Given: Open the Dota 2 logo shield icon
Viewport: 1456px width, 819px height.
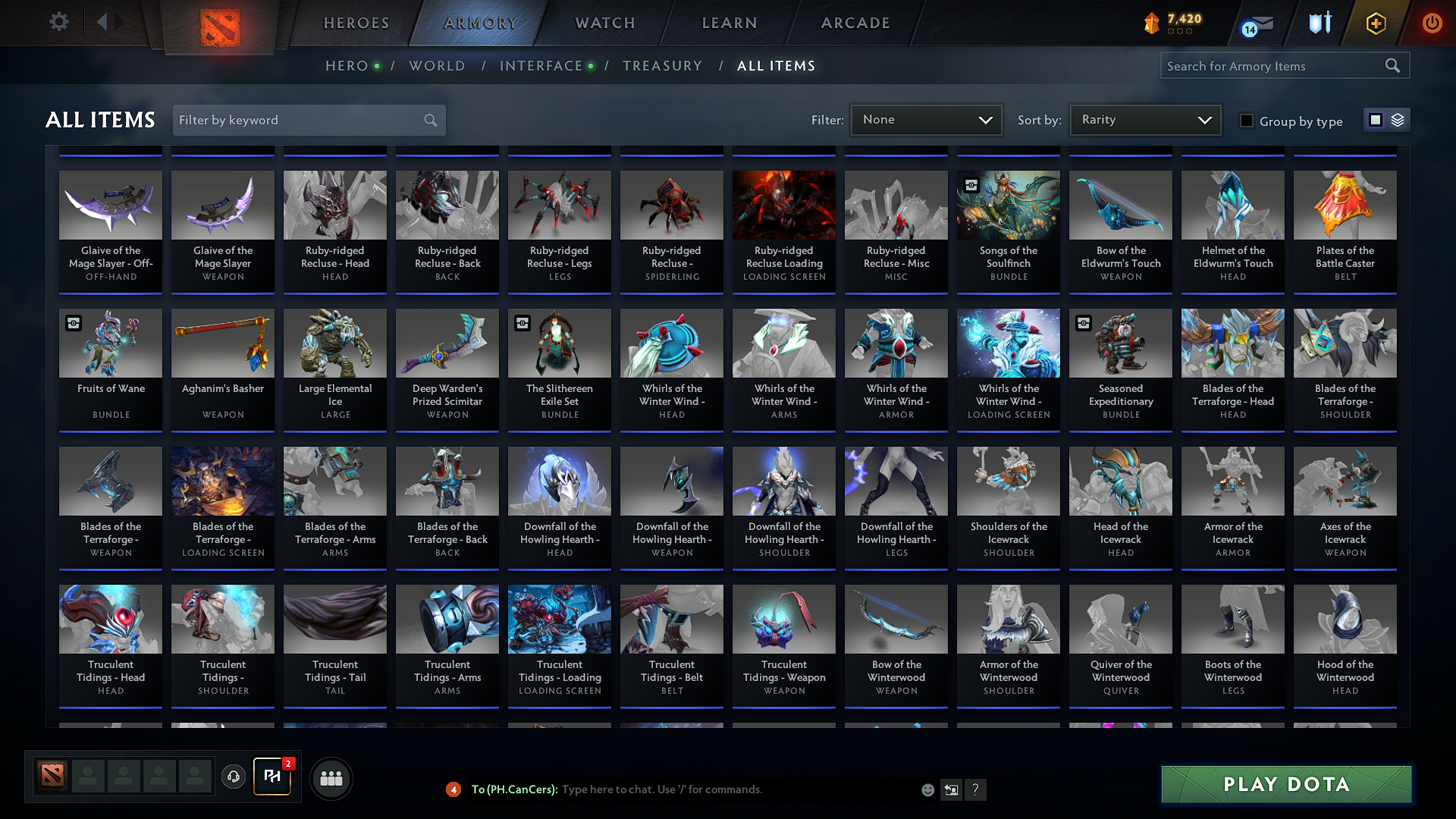Looking at the screenshot, I should [220, 23].
